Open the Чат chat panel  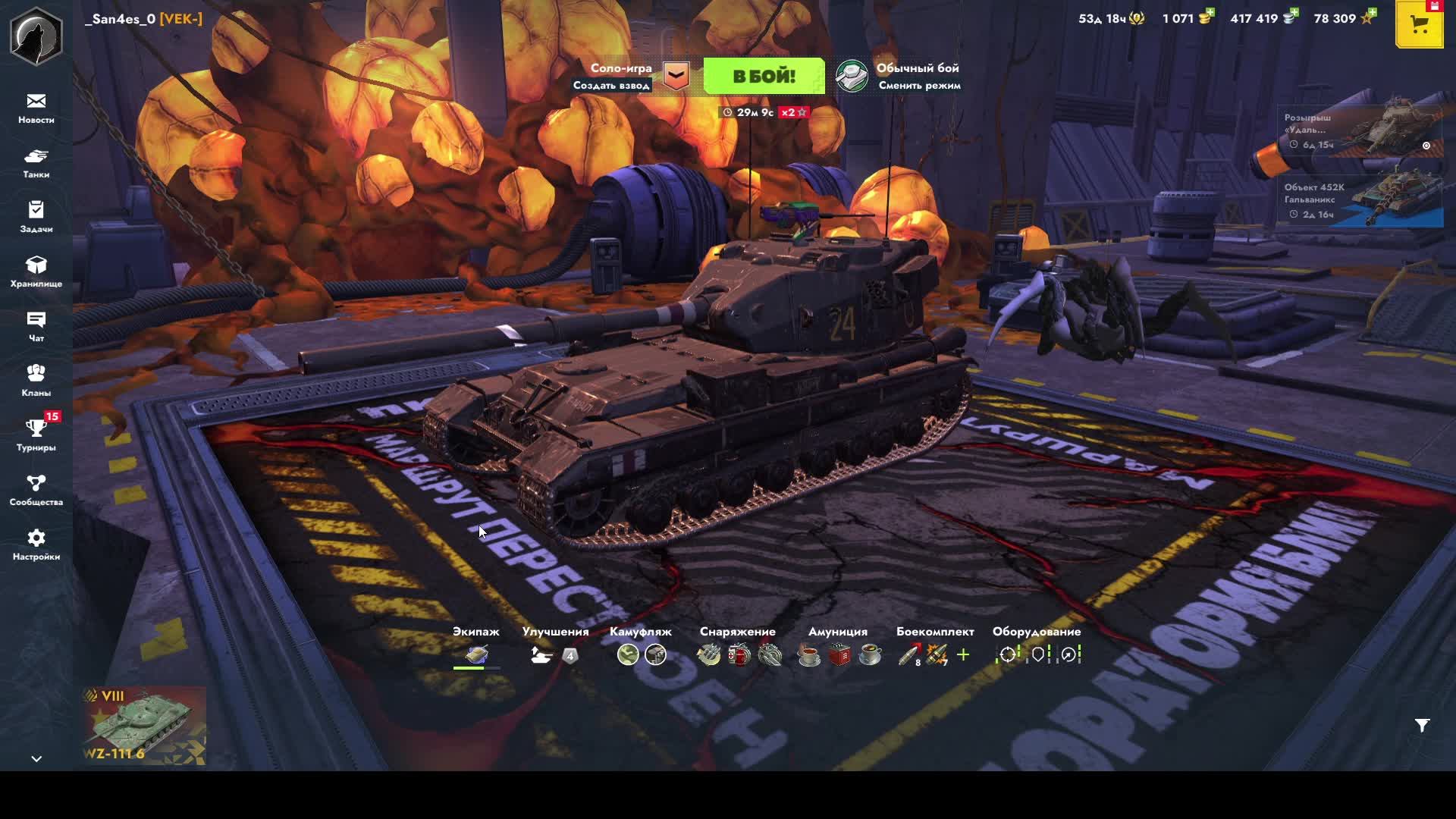click(x=36, y=327)
